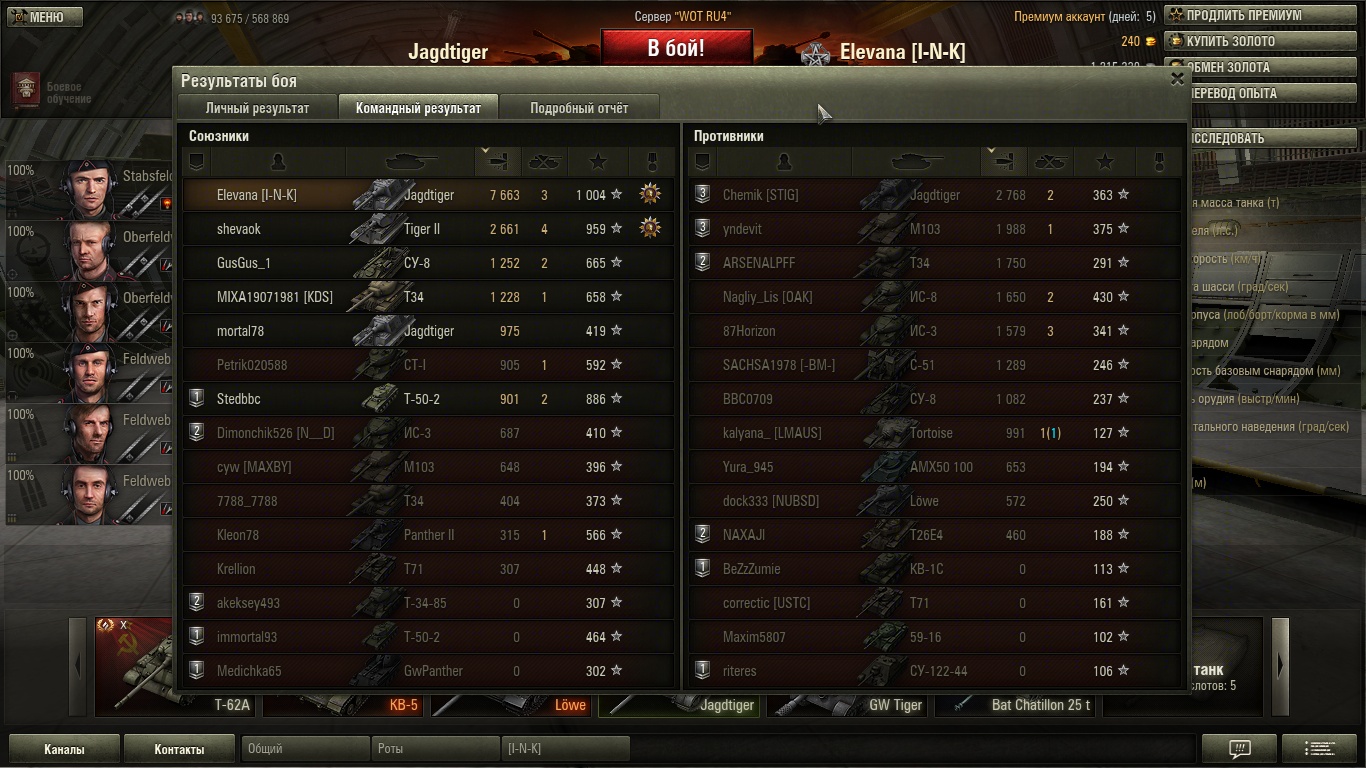Select the Командный результат tab

point(418,108)
